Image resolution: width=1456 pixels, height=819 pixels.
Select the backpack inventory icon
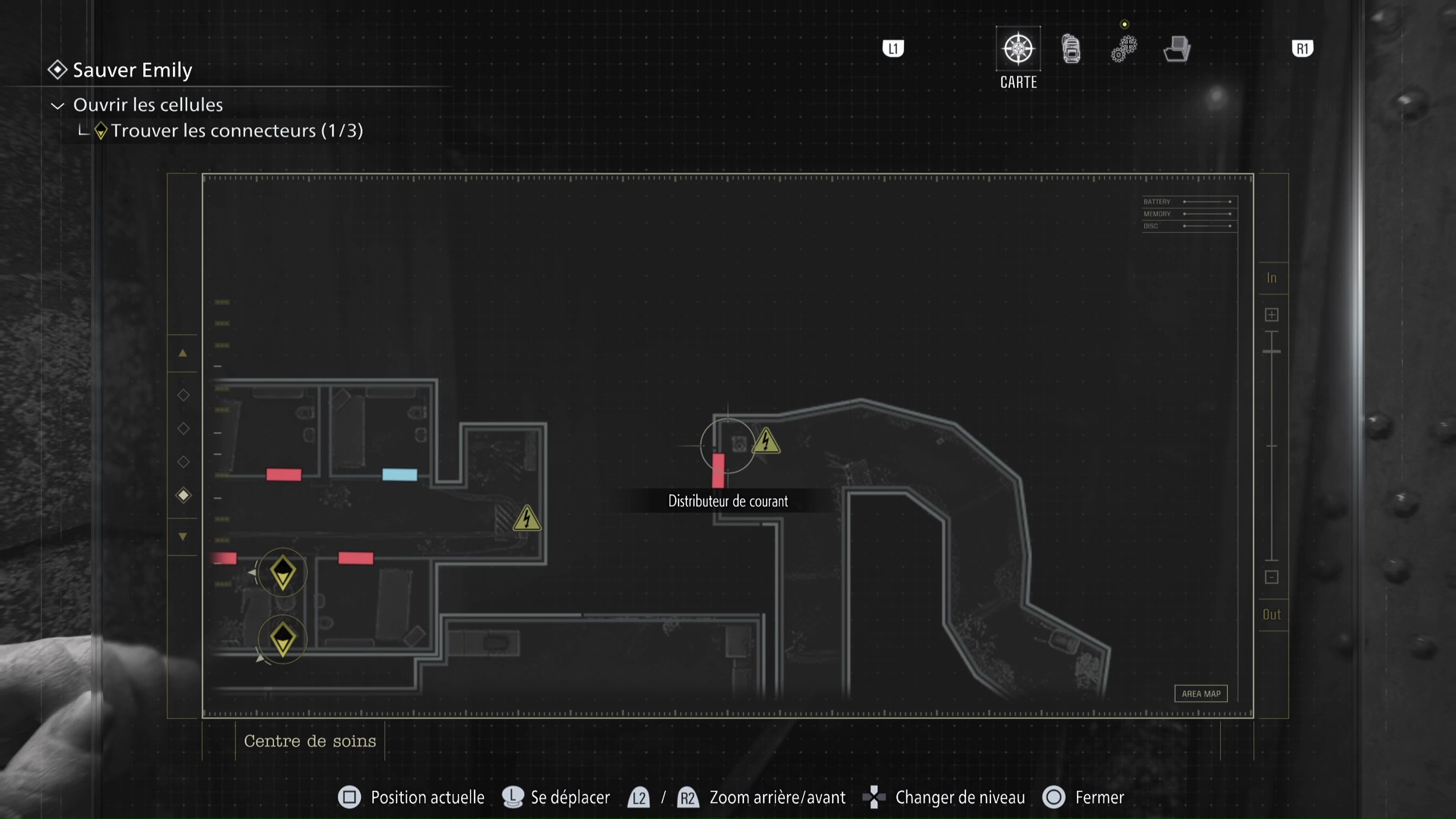pyautogui.click(x=1071, y=48)
